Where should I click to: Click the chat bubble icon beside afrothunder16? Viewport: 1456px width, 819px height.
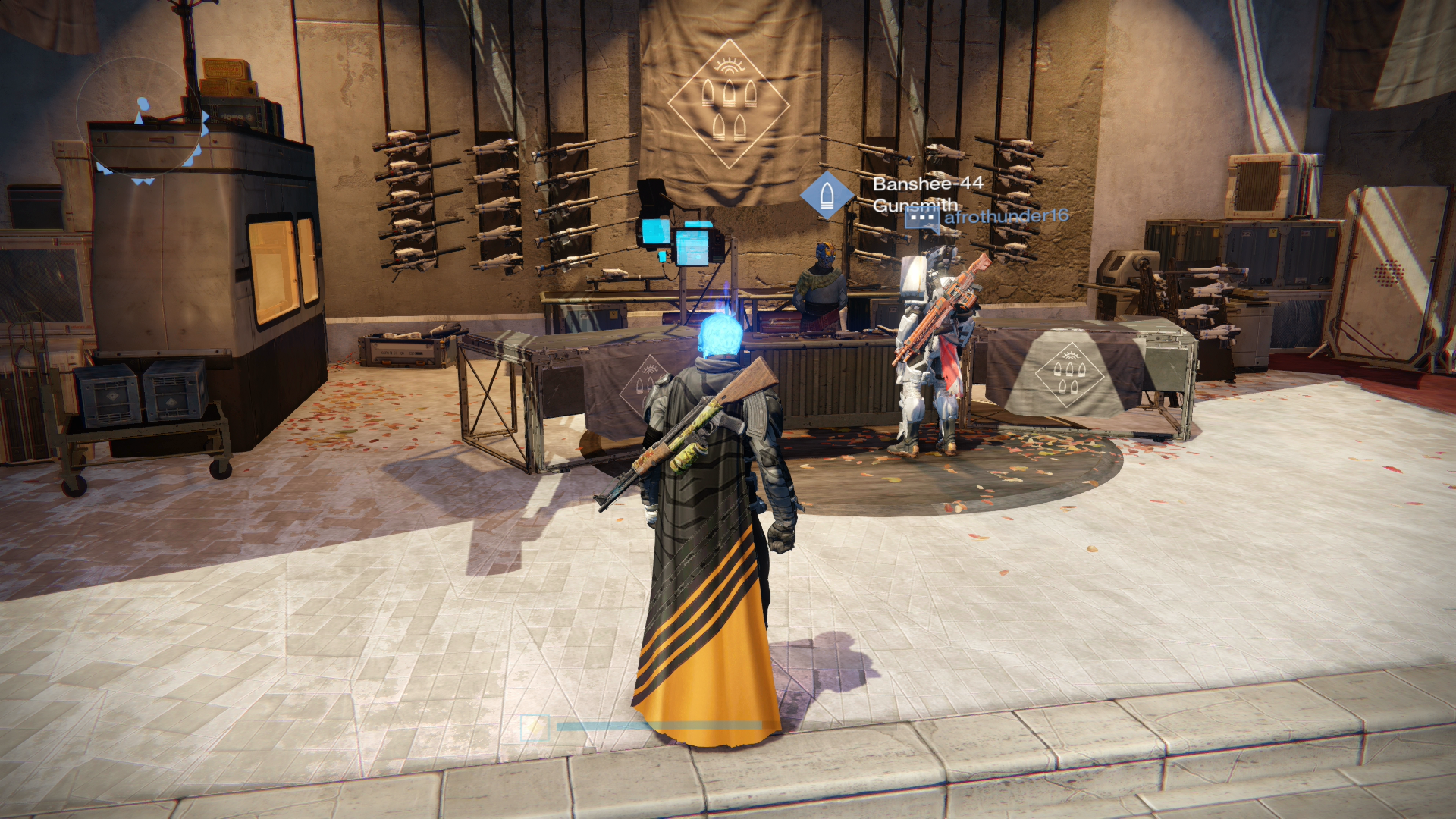tap(922, 219)
